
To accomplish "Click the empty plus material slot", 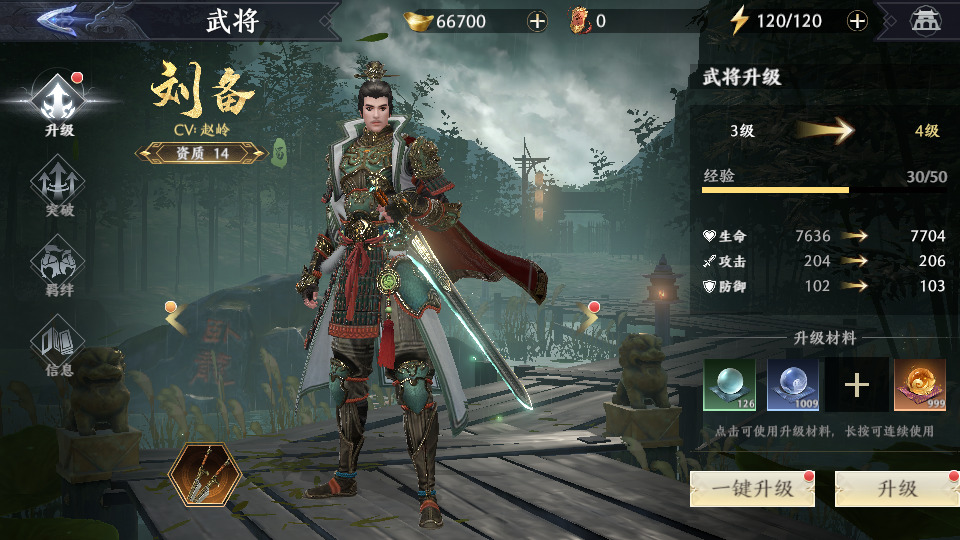I will 857,385.
